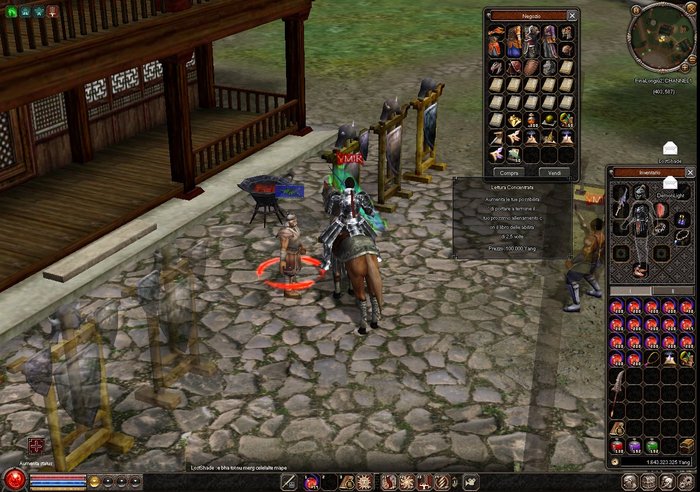Close the Negozio shop window

pyautogui.click(x=572, y=15)
